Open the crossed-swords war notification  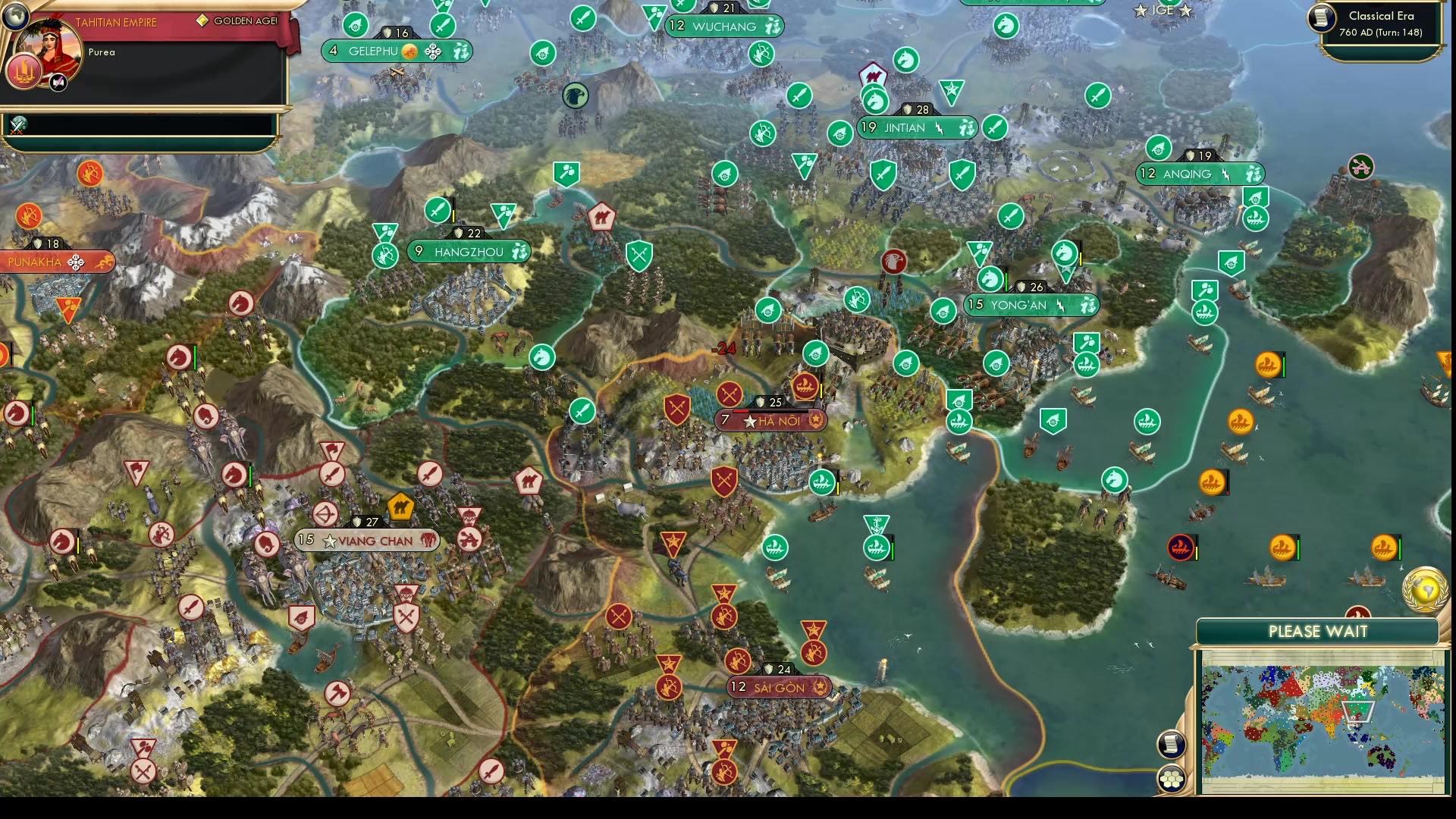pos(18,127)
